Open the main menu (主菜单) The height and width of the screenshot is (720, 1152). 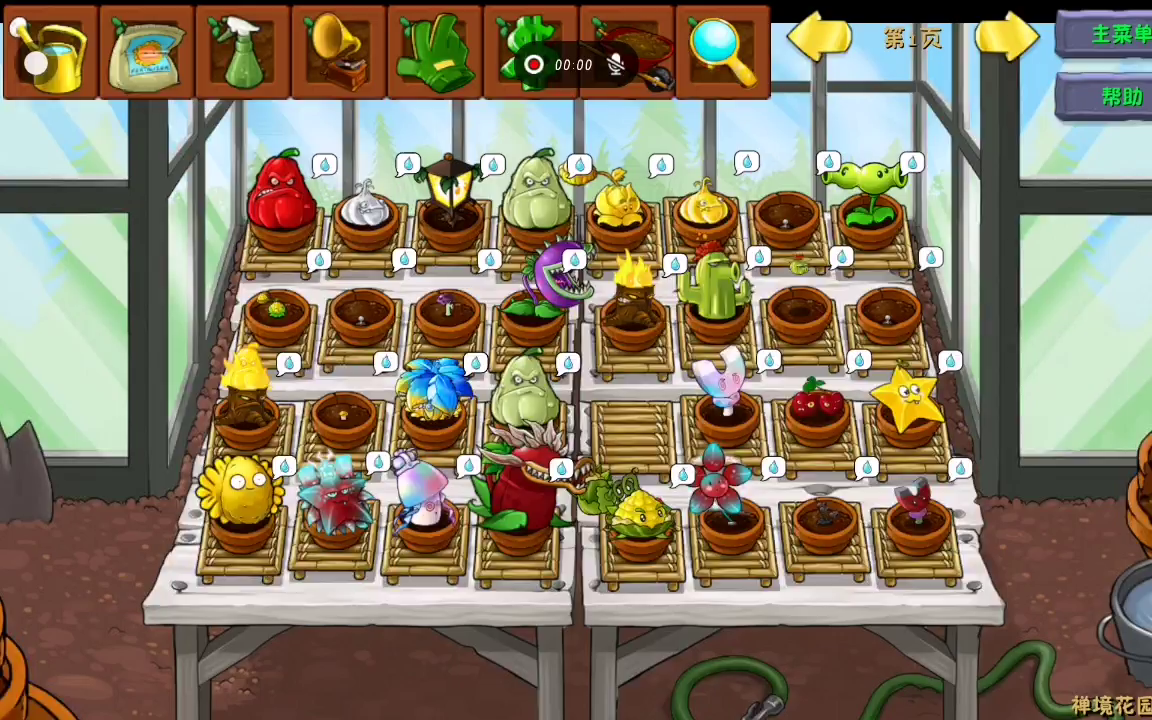(1112, 34)
